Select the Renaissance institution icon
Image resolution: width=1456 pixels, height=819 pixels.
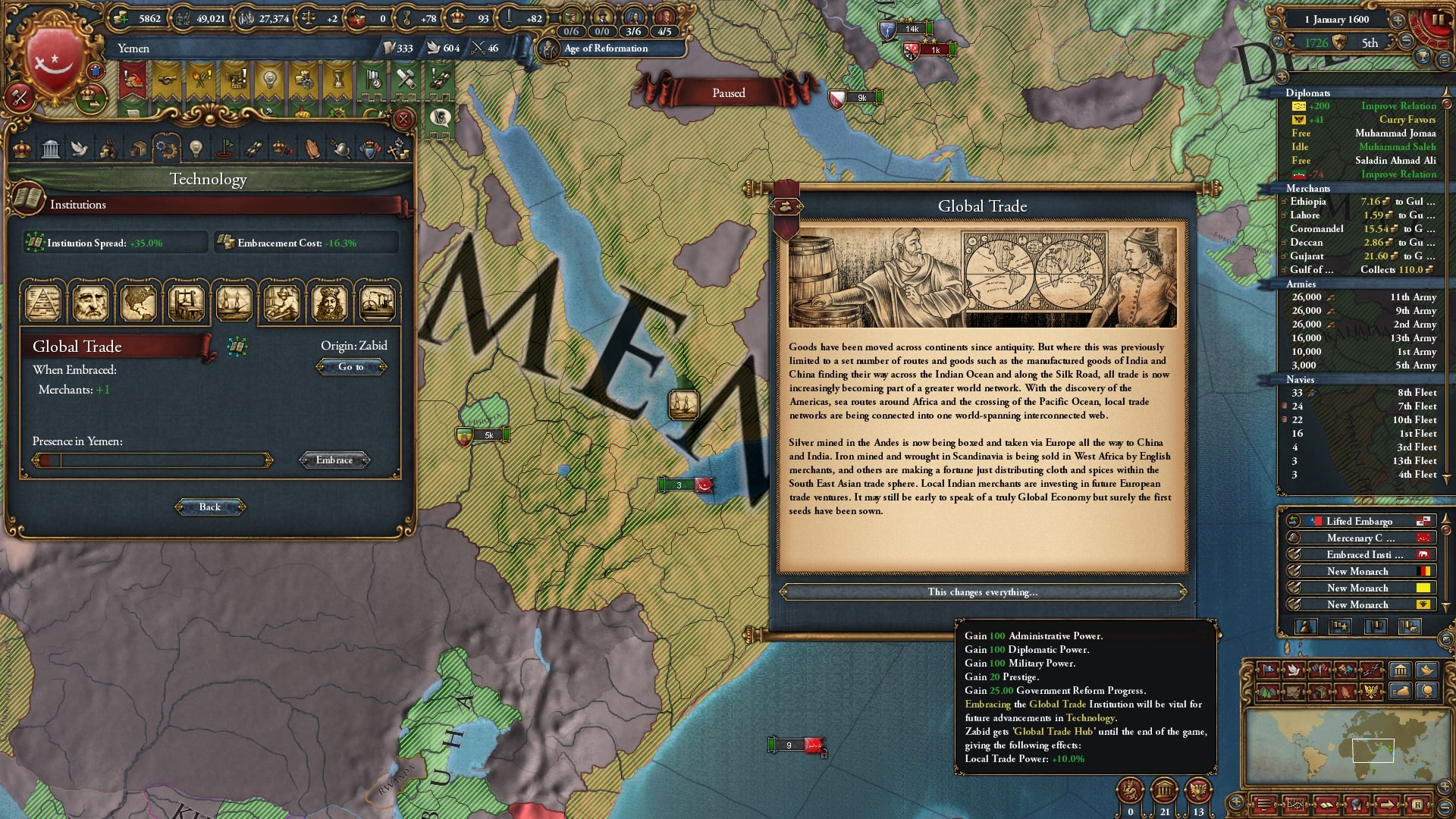[91, 303]
